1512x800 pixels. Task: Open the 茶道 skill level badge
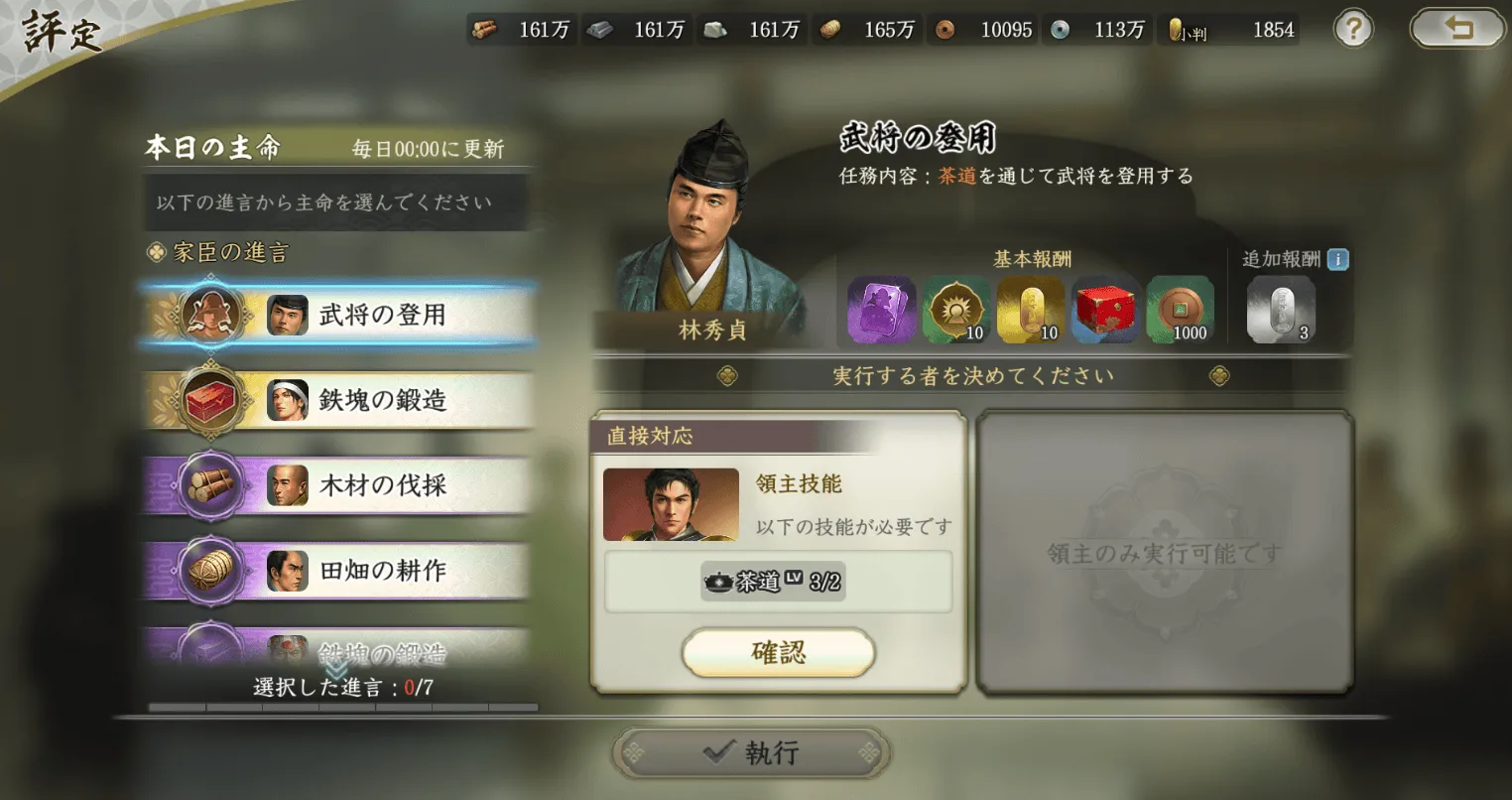pos(775,582)
